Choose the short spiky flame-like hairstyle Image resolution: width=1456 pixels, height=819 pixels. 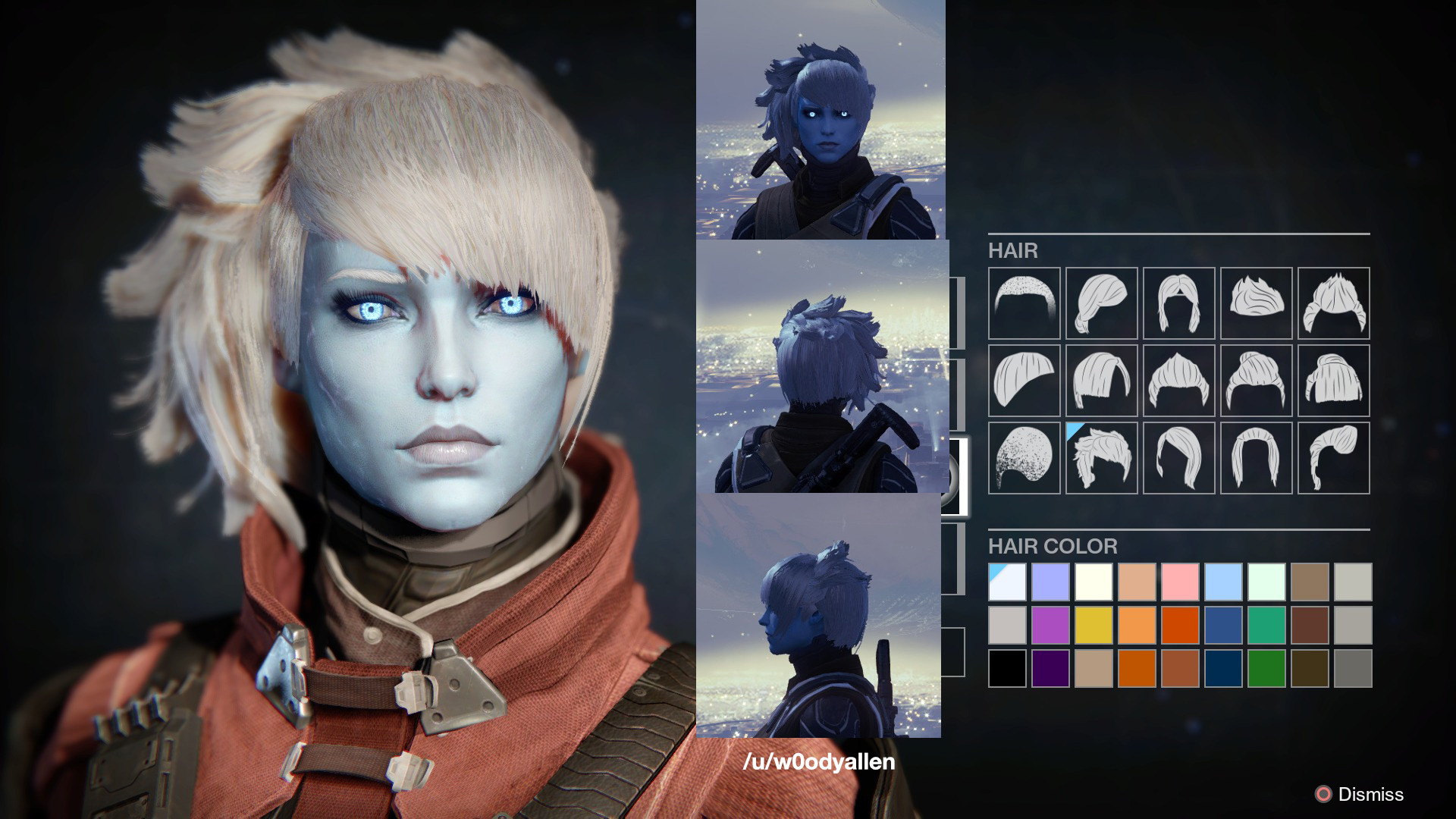pos(1256,303)
